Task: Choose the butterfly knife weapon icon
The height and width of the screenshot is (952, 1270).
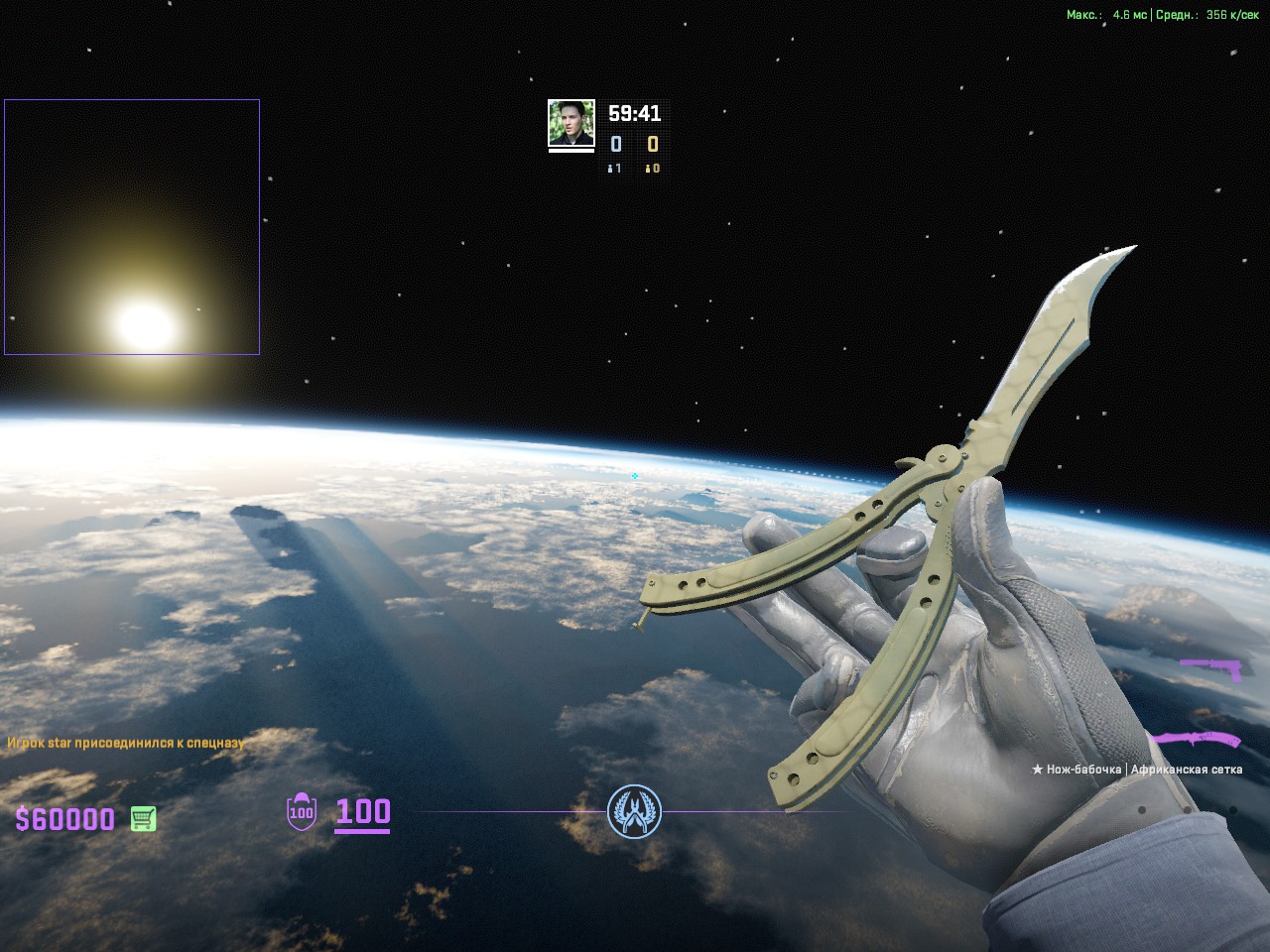Action: 1196,740
